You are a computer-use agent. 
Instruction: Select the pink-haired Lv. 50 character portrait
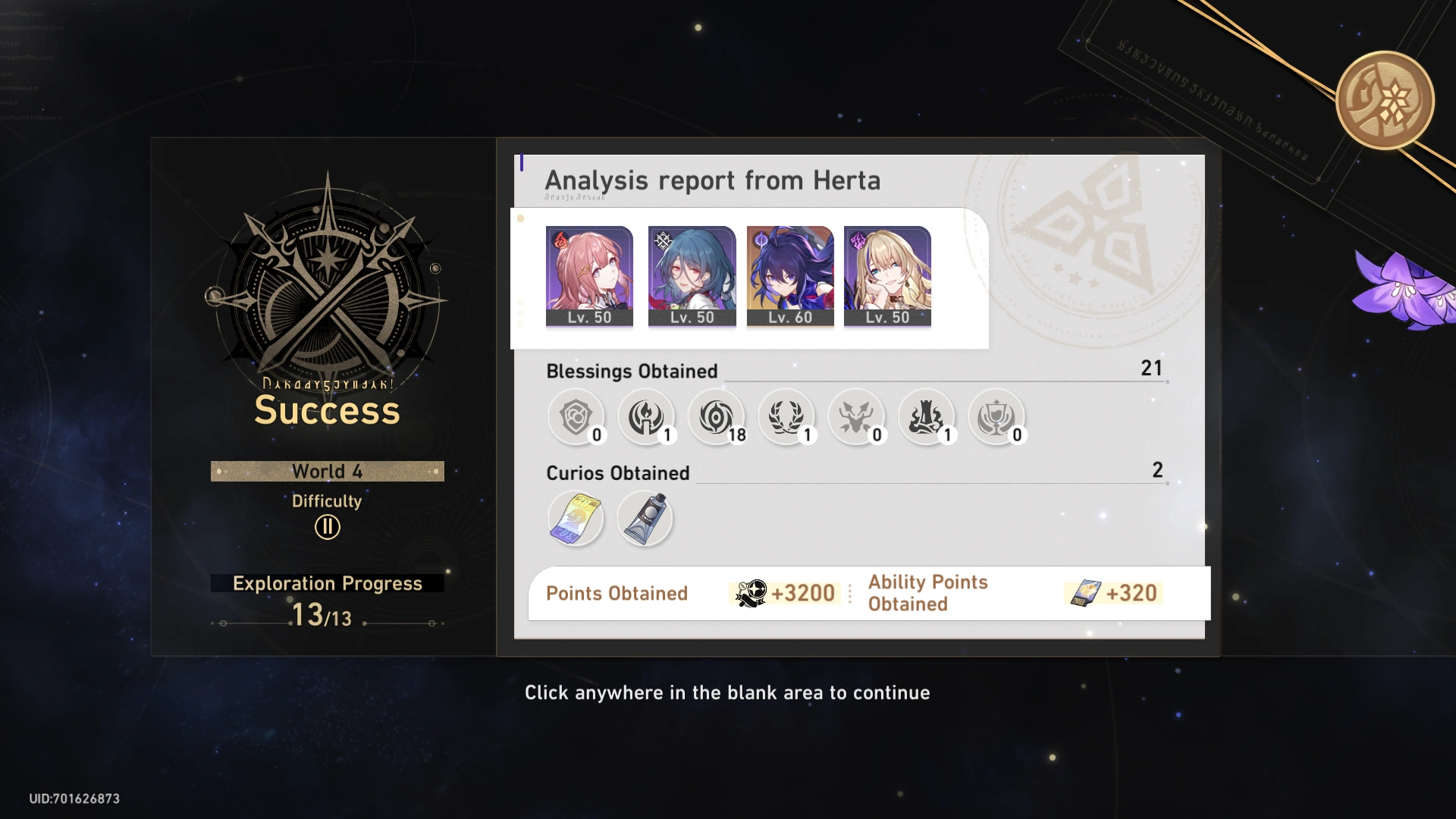tap(589, 273)
